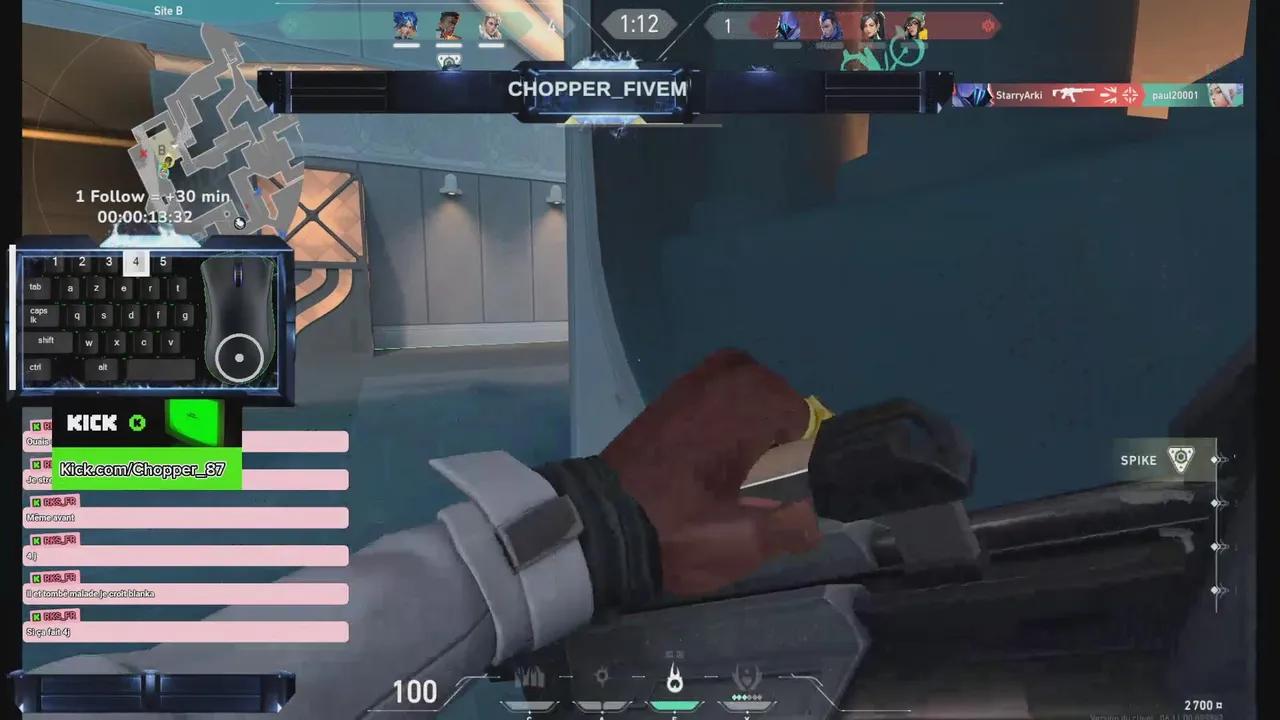Click the 1:12 round timer
This screenshot has width=1280, height=720.
[x=638, y=25]
